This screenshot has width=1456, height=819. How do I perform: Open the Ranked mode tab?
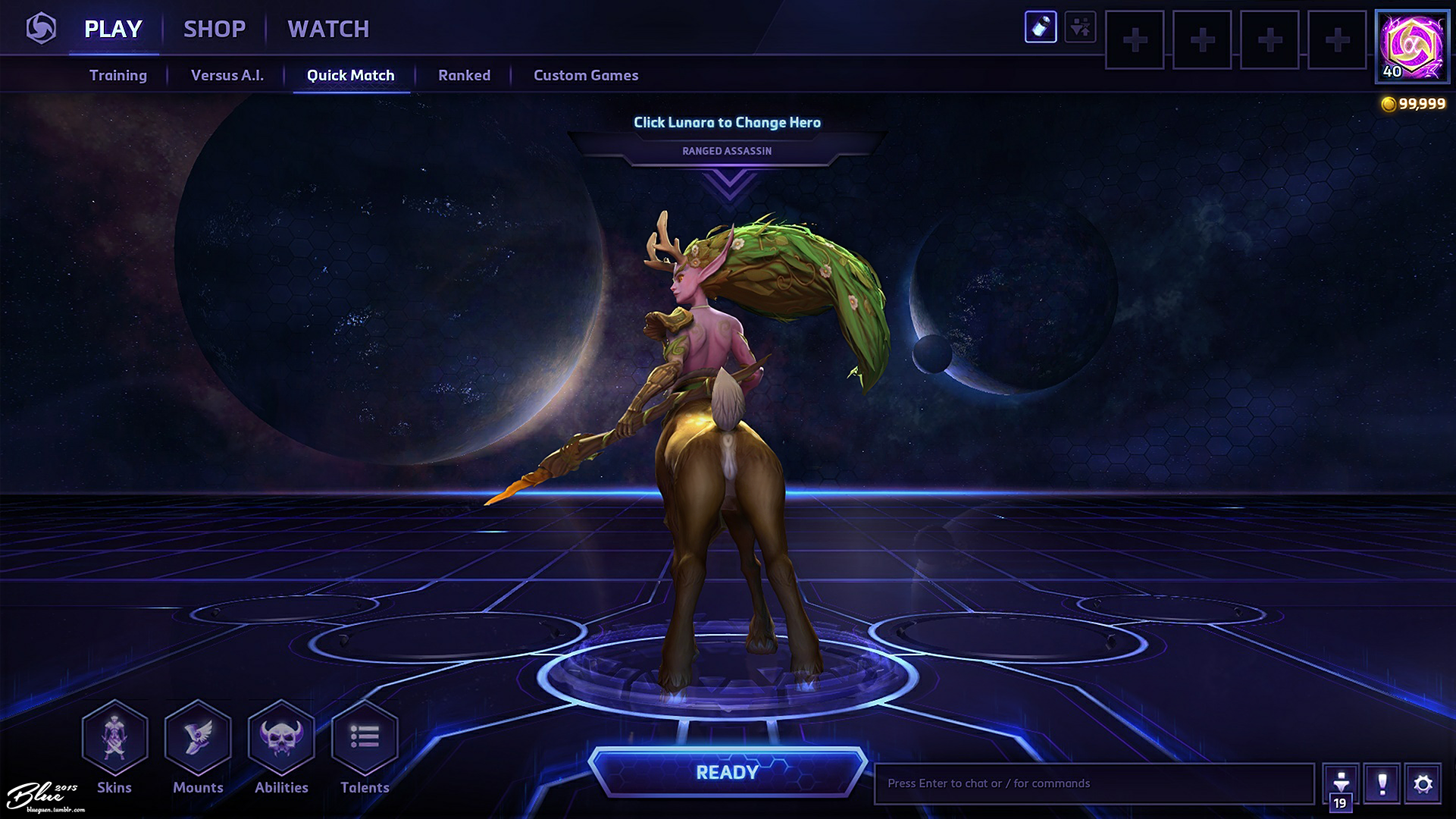click(x=464, y=75)
